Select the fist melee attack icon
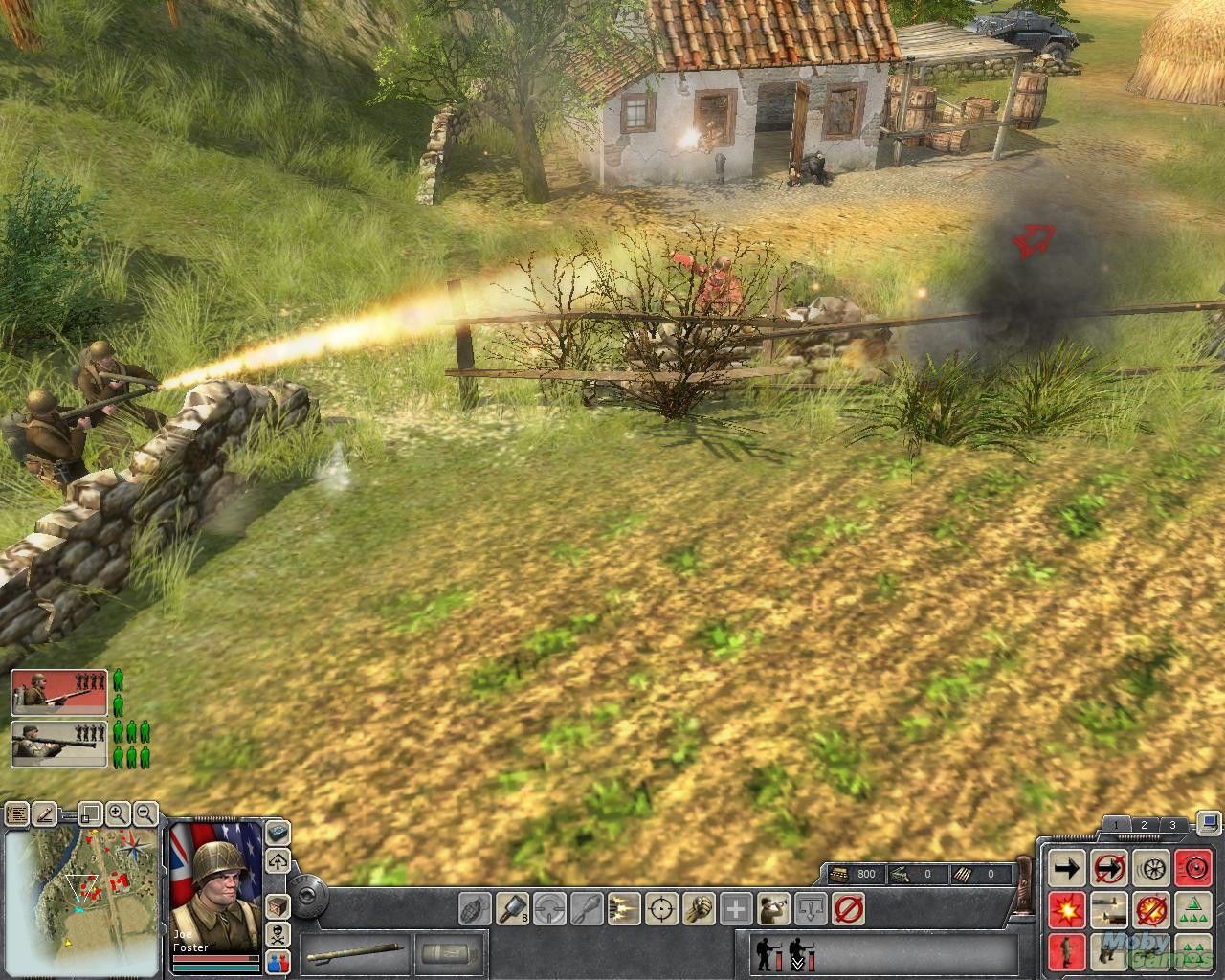The image size is (1225, 980). pos(699,907)
